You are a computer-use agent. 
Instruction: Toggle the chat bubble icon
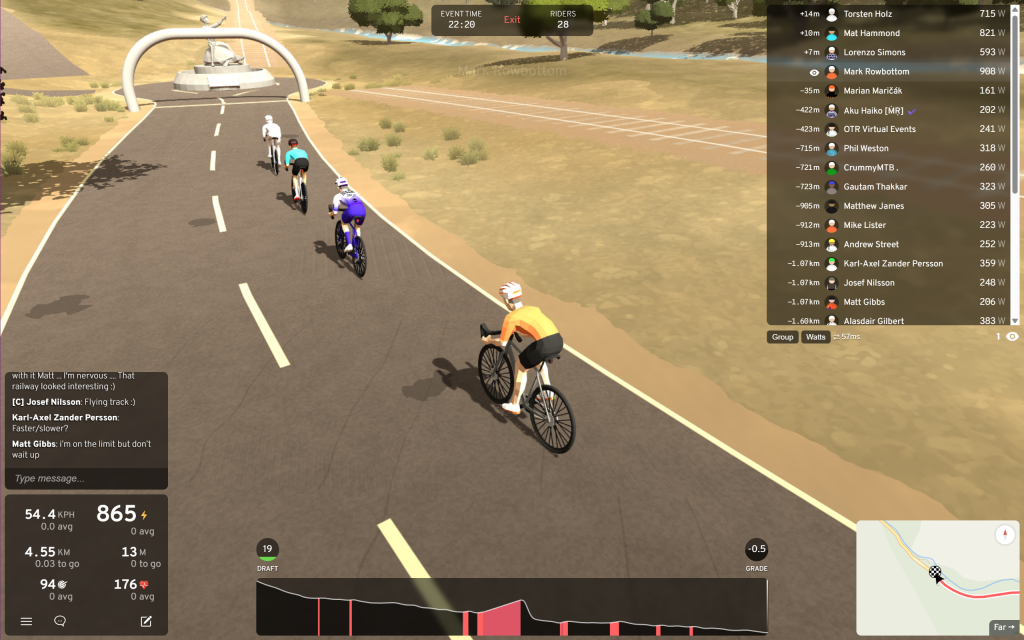point(60,621)
